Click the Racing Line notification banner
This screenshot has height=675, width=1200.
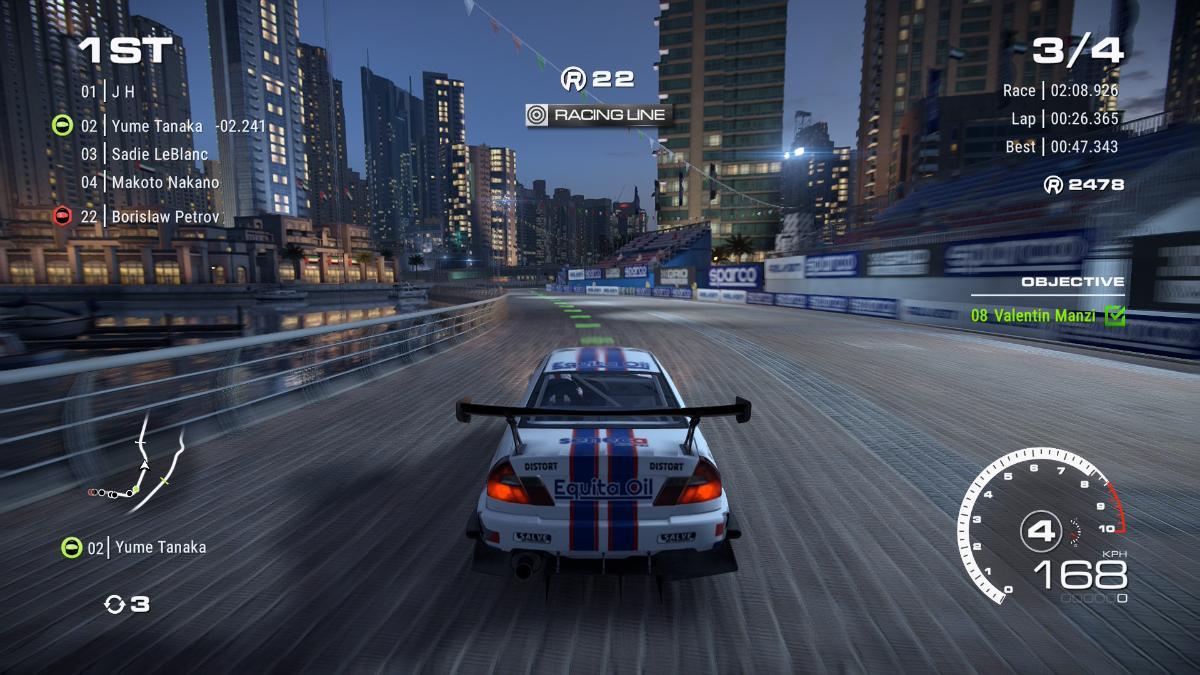click(598, 115)
